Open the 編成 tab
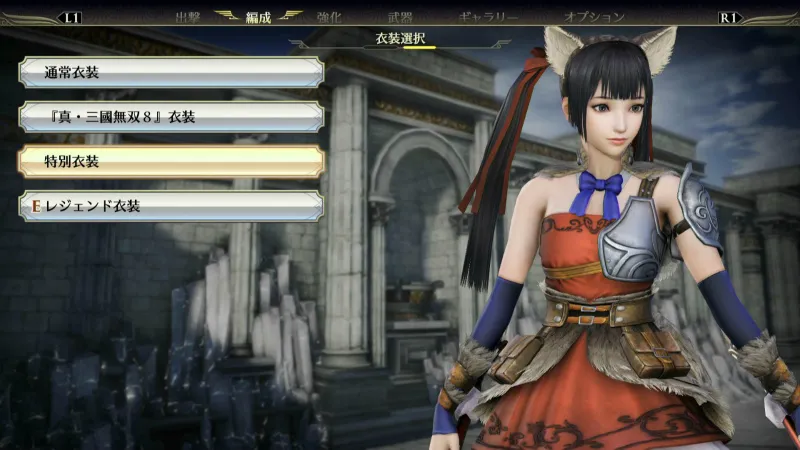The width and height of the screenshot is (800, 450). [258, 17]
